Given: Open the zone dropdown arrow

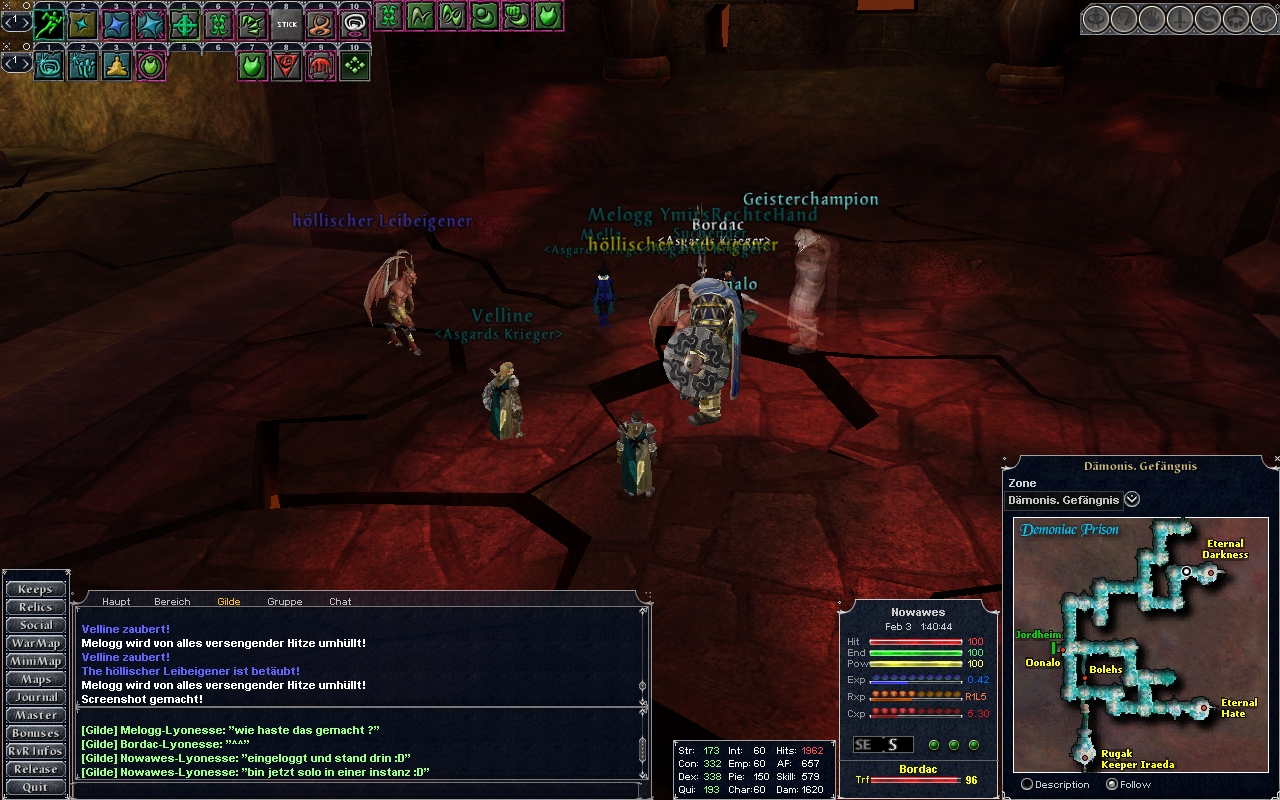Looking at the screenshot, I should pos(1132,499).
